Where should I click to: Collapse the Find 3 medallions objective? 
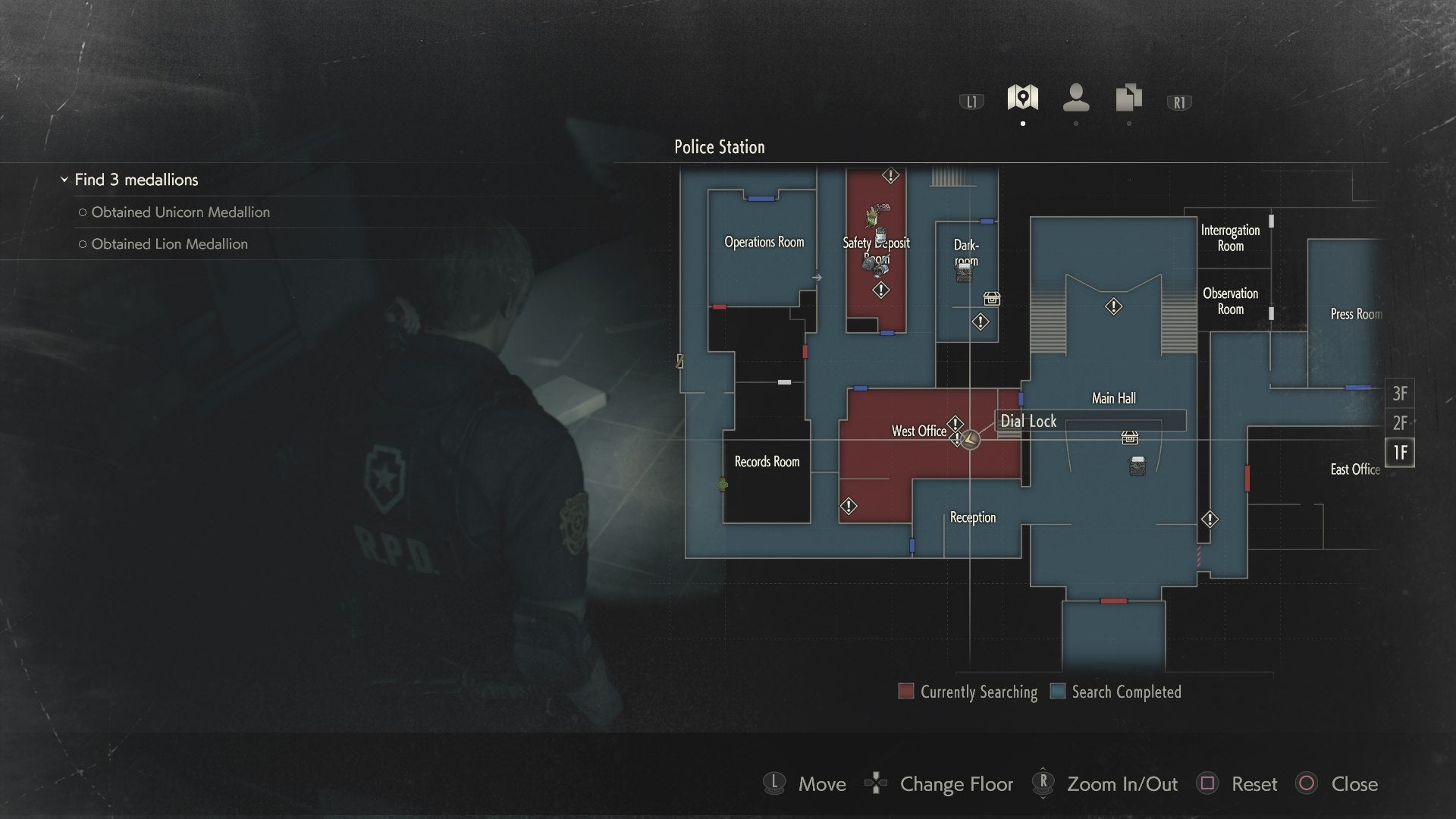coord(63,180)
